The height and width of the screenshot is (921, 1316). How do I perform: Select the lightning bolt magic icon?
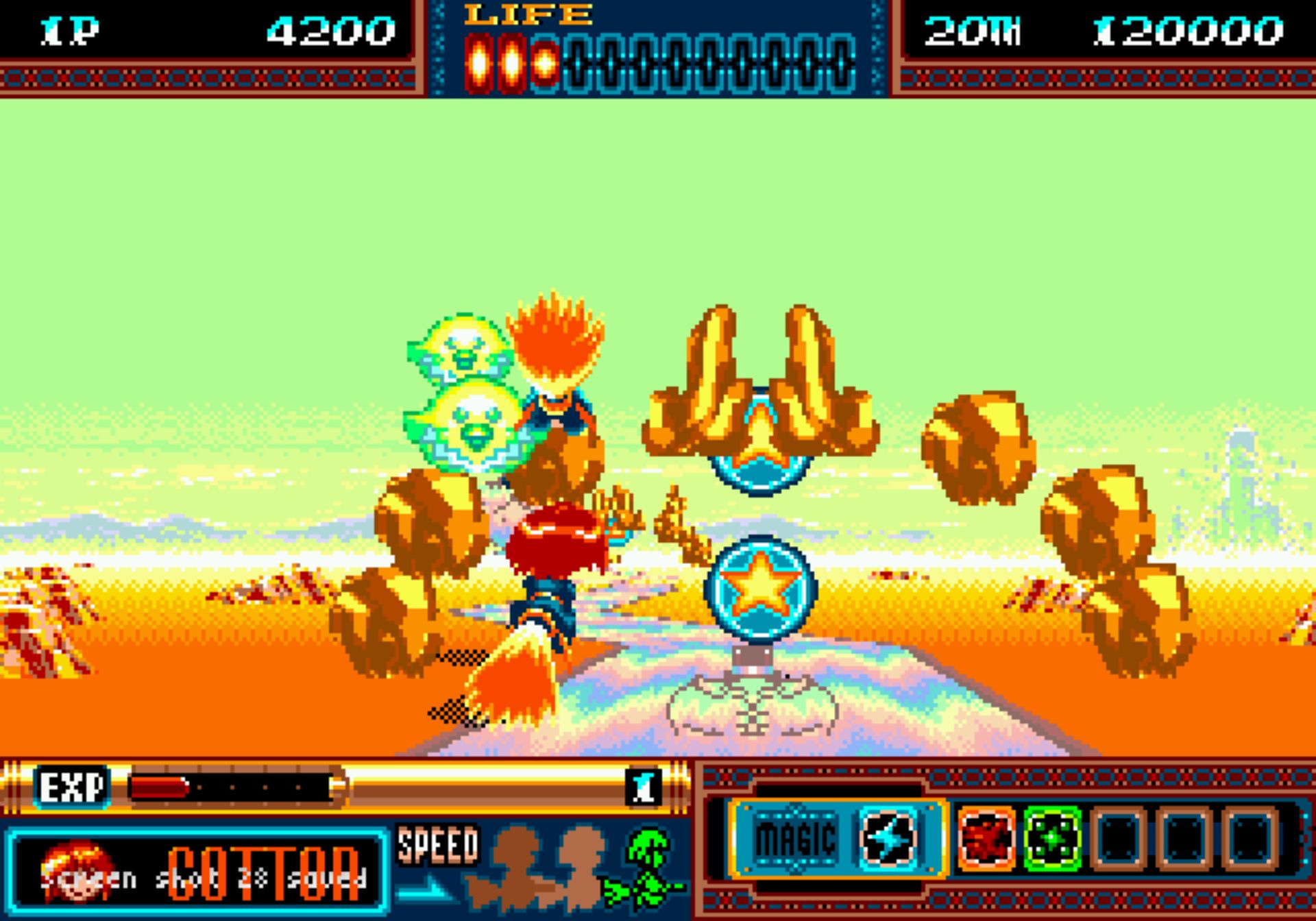click(x=887, y=838)
